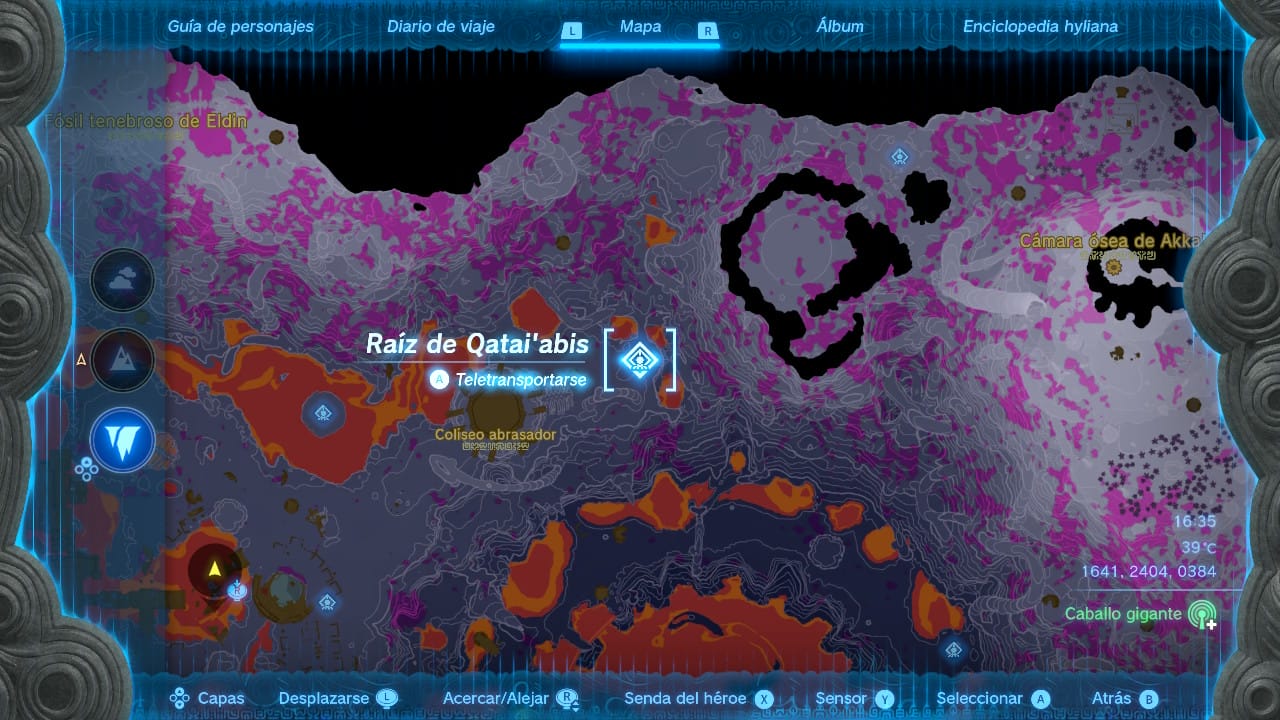Open the Enciclopedia hyliana tab
This screenshot has height=720, width=1280.
coord(1040,27)
